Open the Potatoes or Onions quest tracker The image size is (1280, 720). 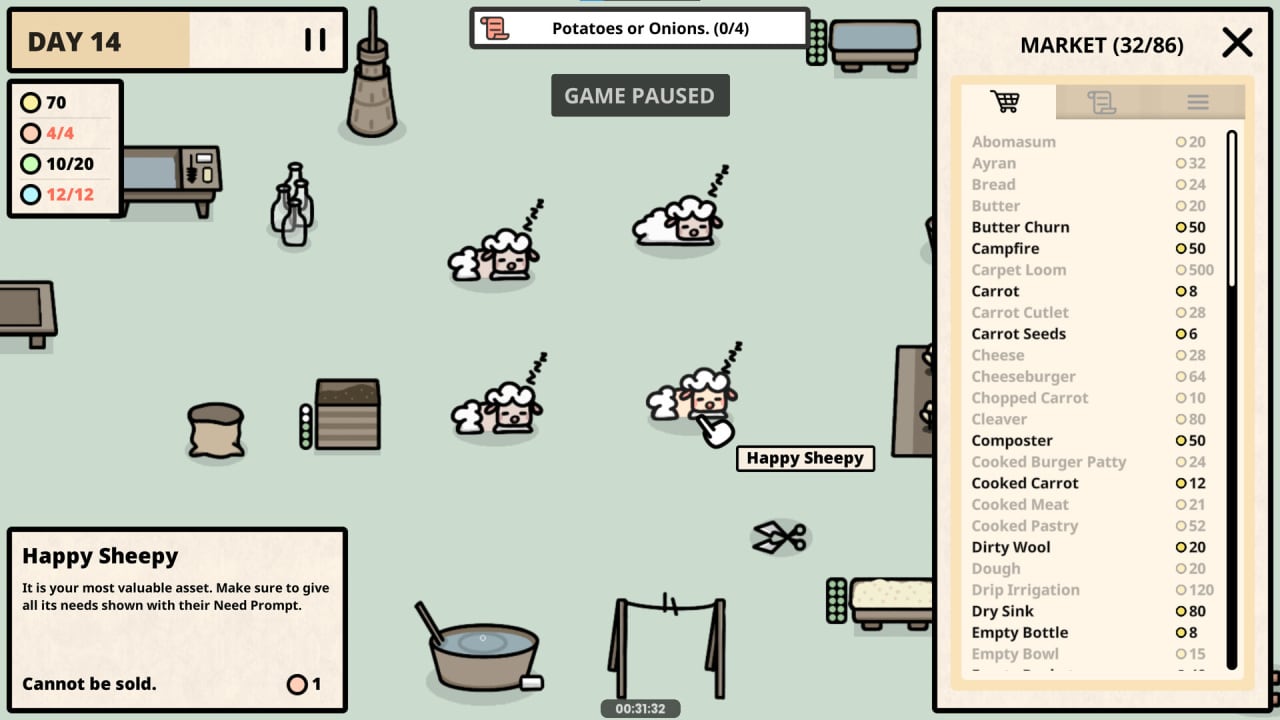639,28
